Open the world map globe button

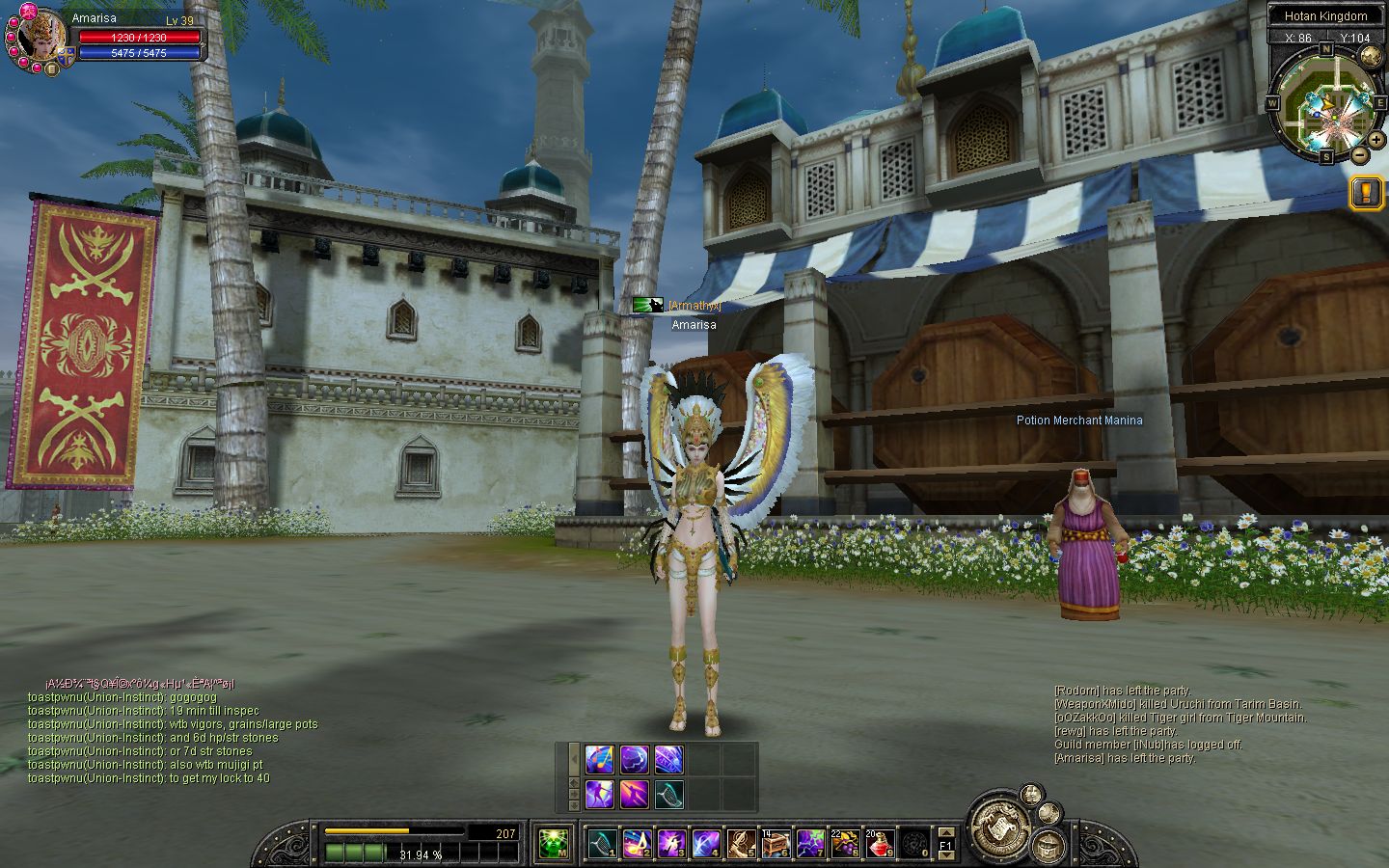click(x=1370, y=56)
